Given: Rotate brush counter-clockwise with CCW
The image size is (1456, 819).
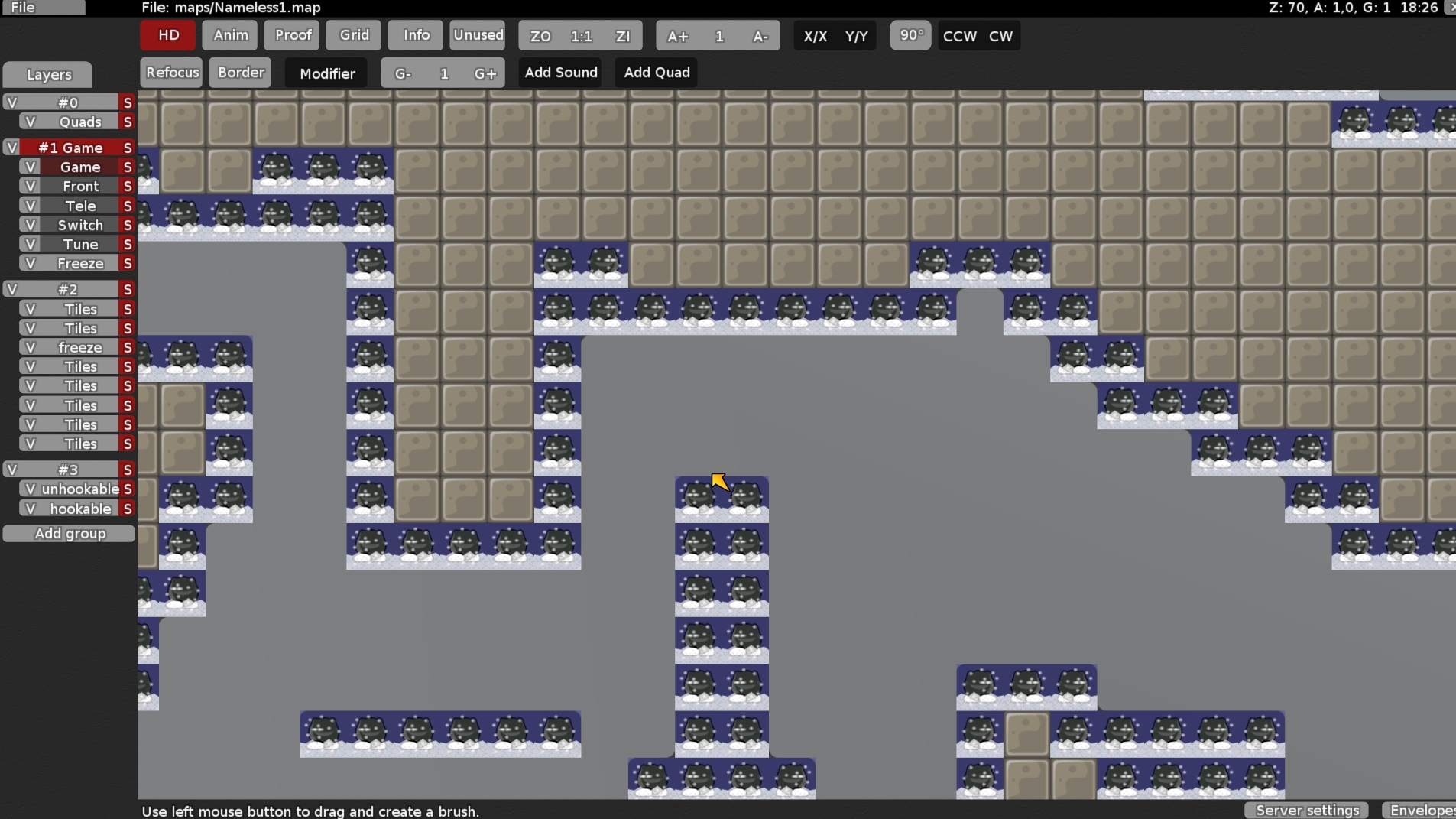Looking at the screenshot, I should (x=958, y=35).
